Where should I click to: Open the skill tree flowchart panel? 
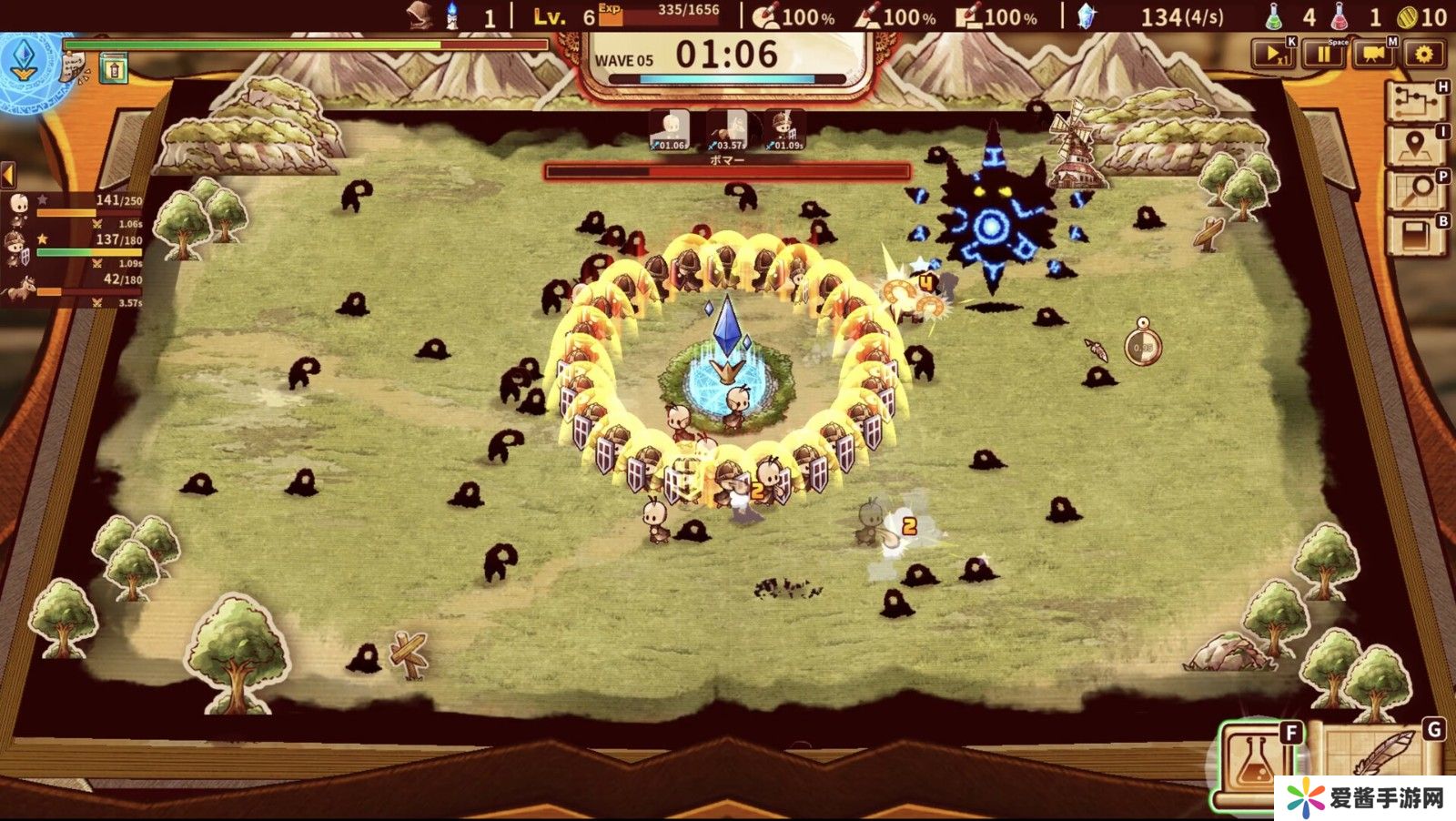1415,102
